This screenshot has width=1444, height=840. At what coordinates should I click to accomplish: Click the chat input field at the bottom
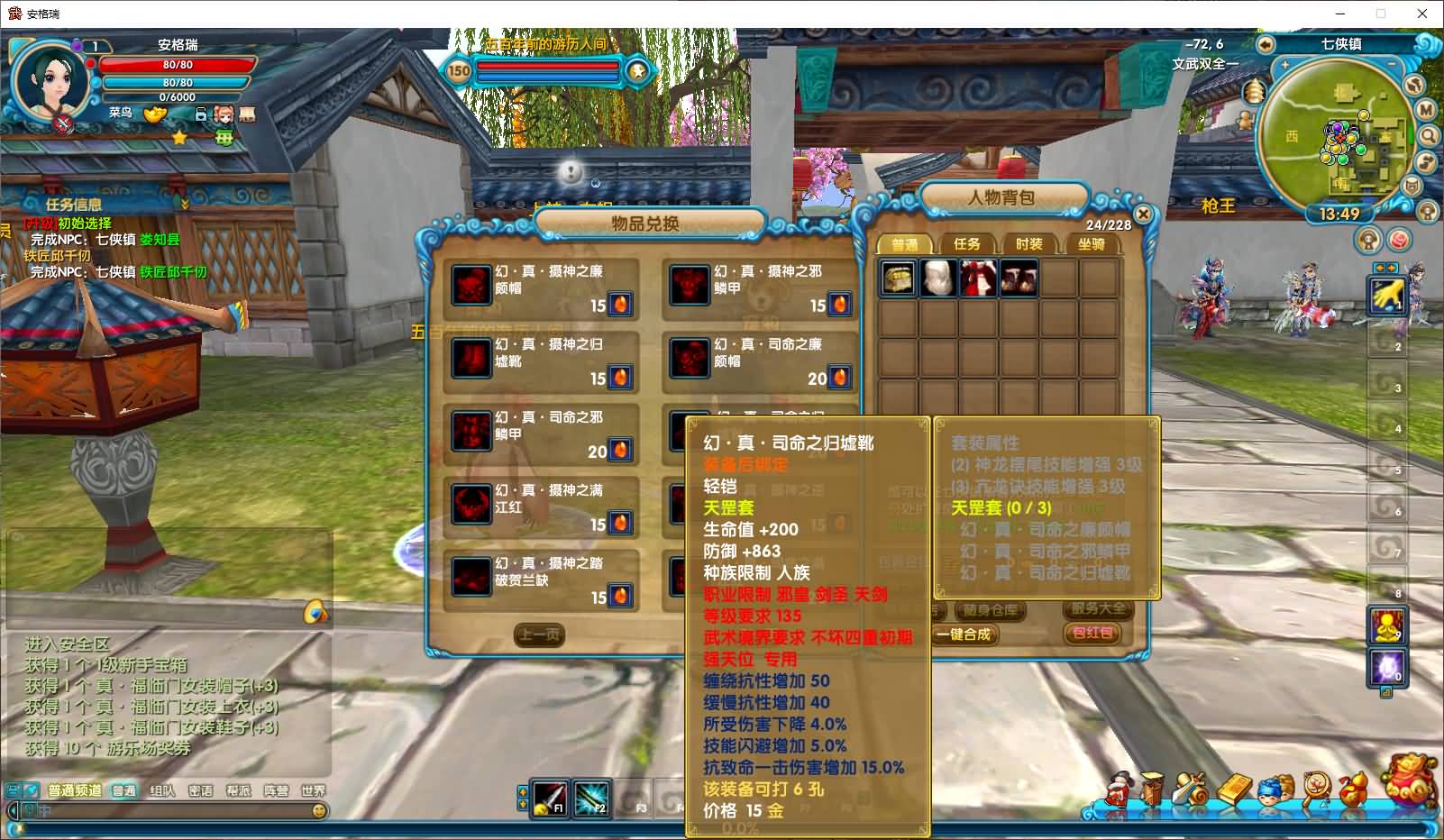[x=171, y=810]
